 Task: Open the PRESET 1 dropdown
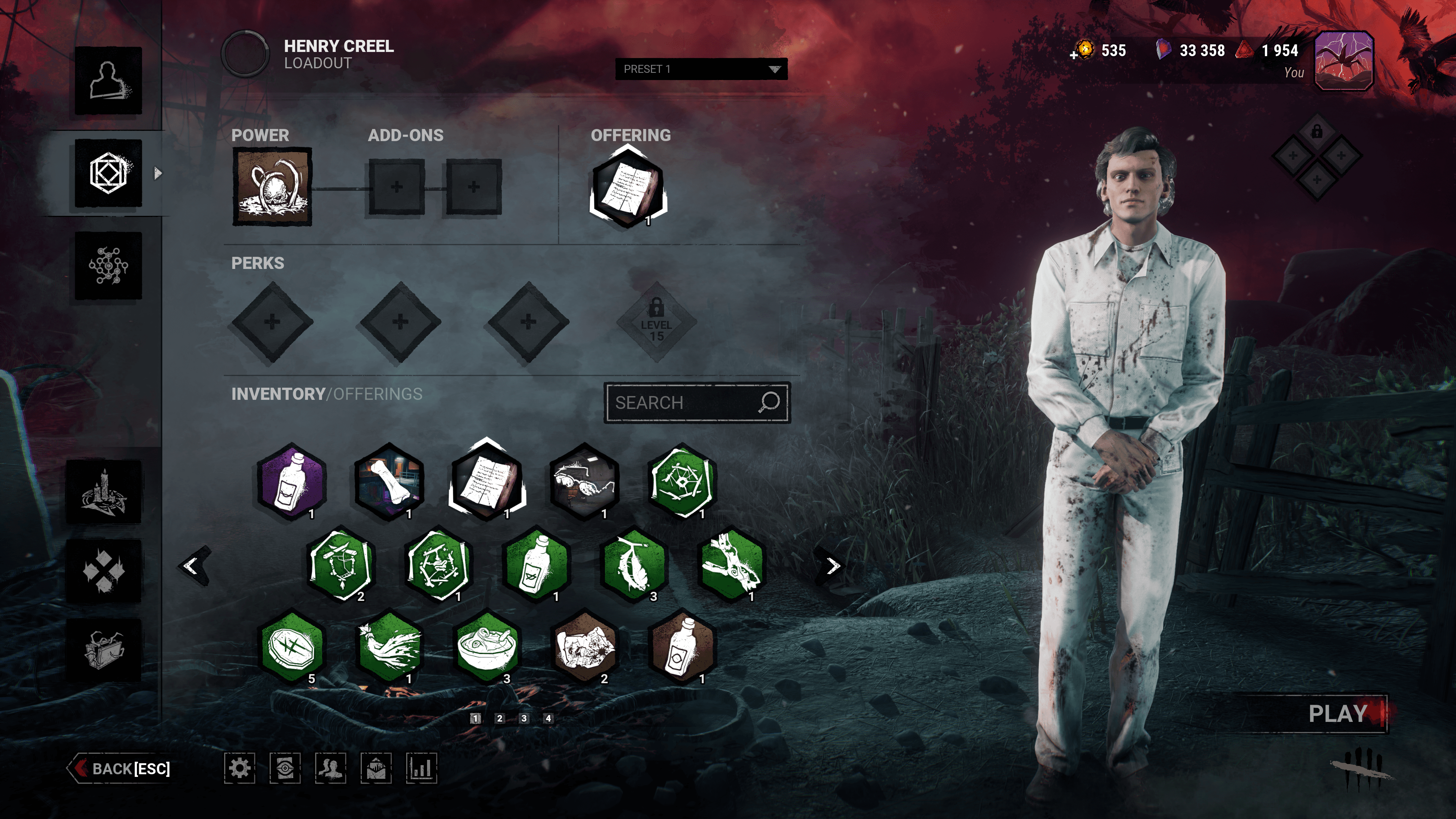(x=701, y=69)
